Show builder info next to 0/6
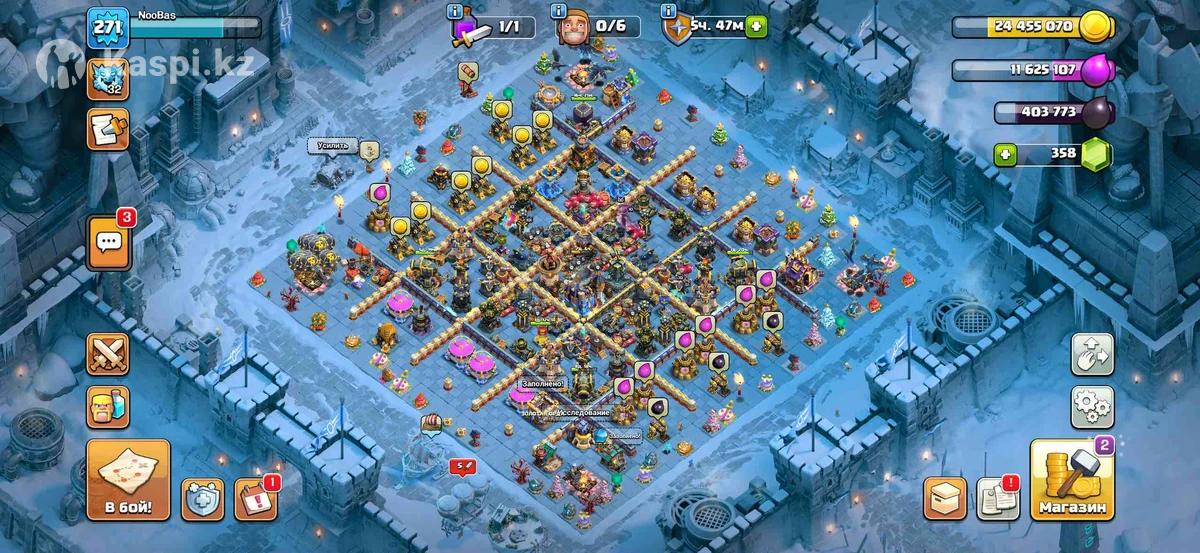 click(558, 12)
